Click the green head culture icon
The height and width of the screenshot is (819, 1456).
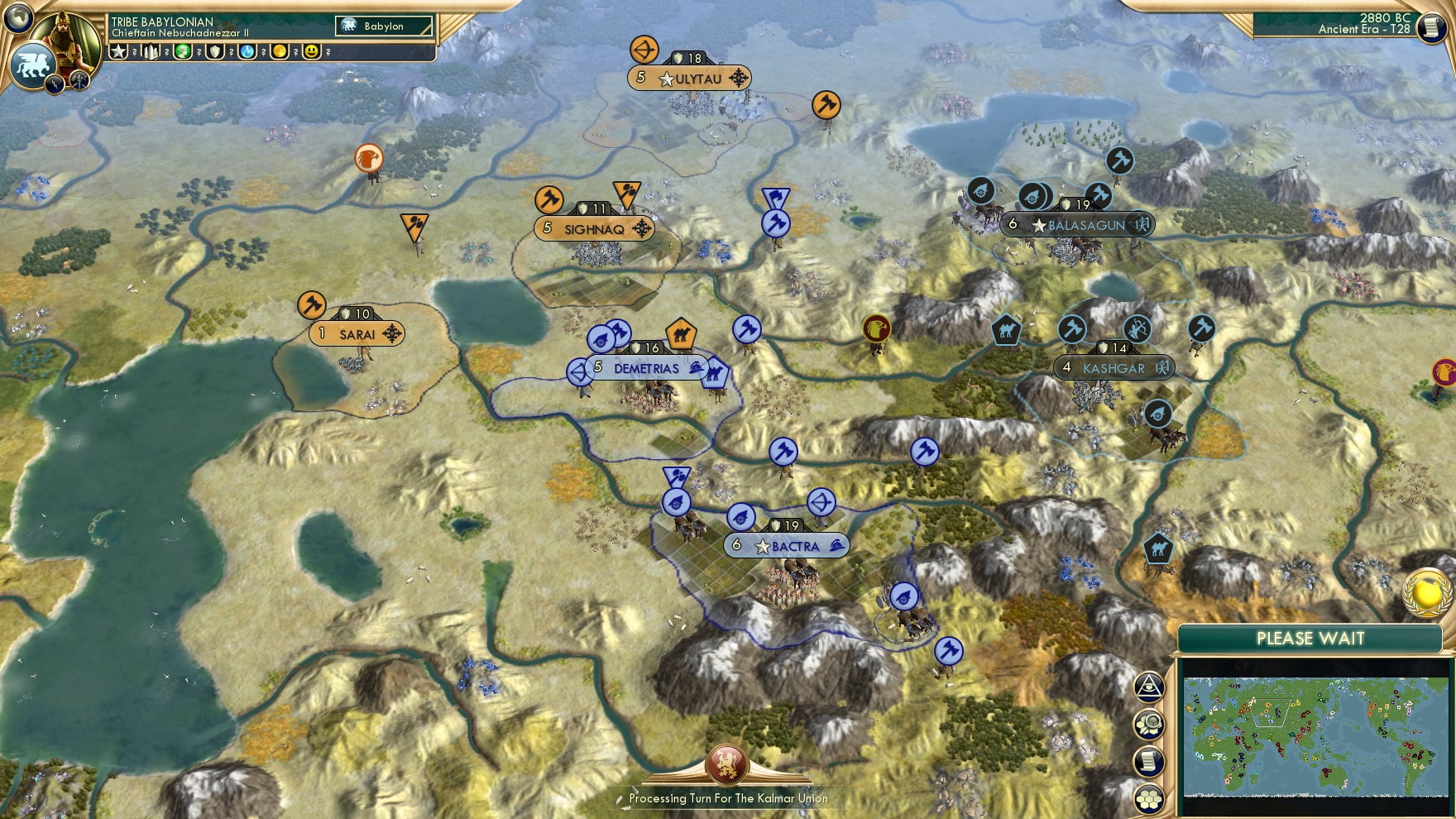pos(183,52)
